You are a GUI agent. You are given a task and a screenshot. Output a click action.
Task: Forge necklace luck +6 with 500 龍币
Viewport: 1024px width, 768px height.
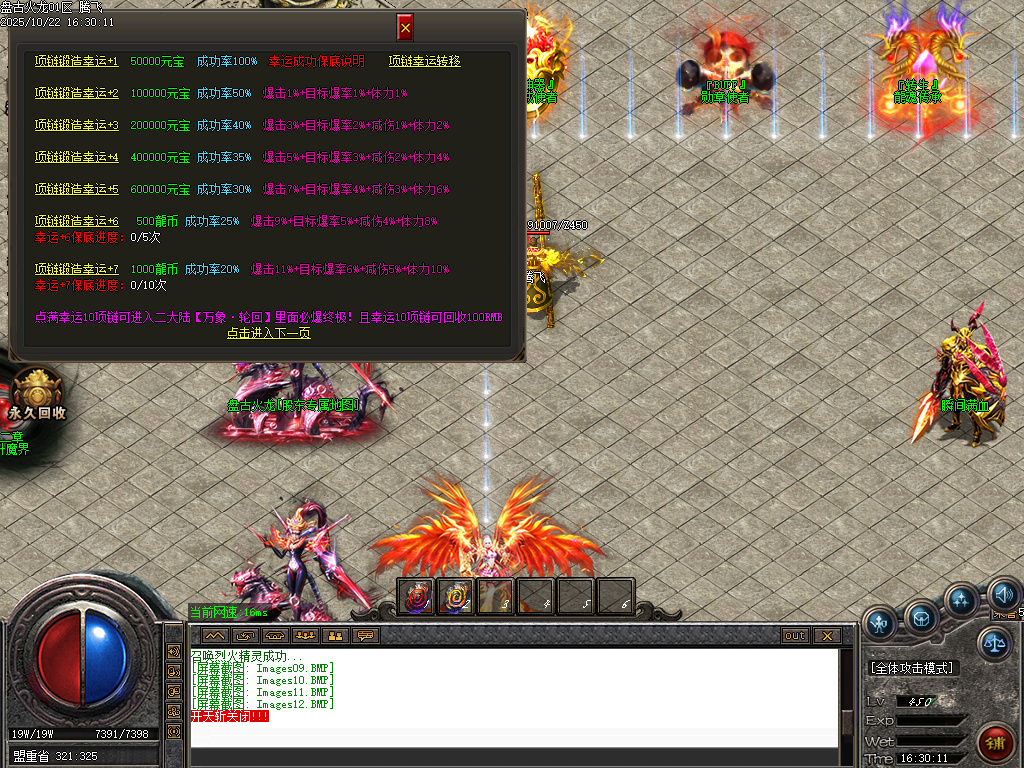(77, 221)
